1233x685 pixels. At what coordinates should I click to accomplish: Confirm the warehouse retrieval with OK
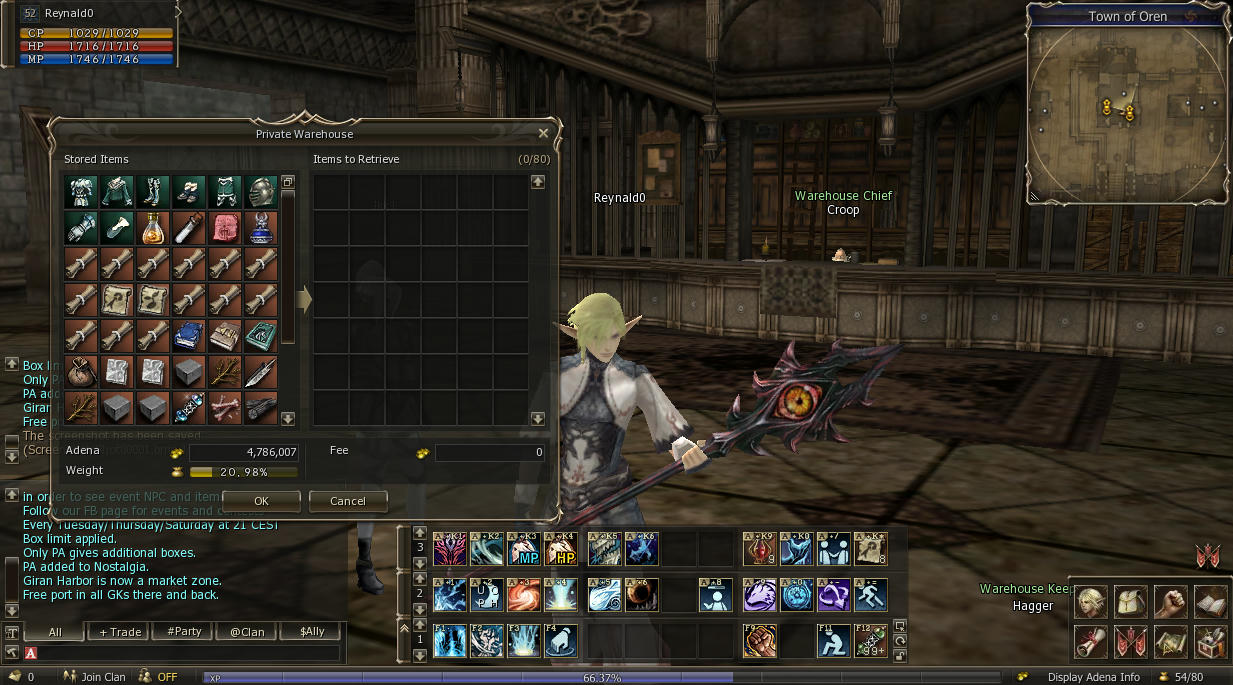click(x=261, y=501)
